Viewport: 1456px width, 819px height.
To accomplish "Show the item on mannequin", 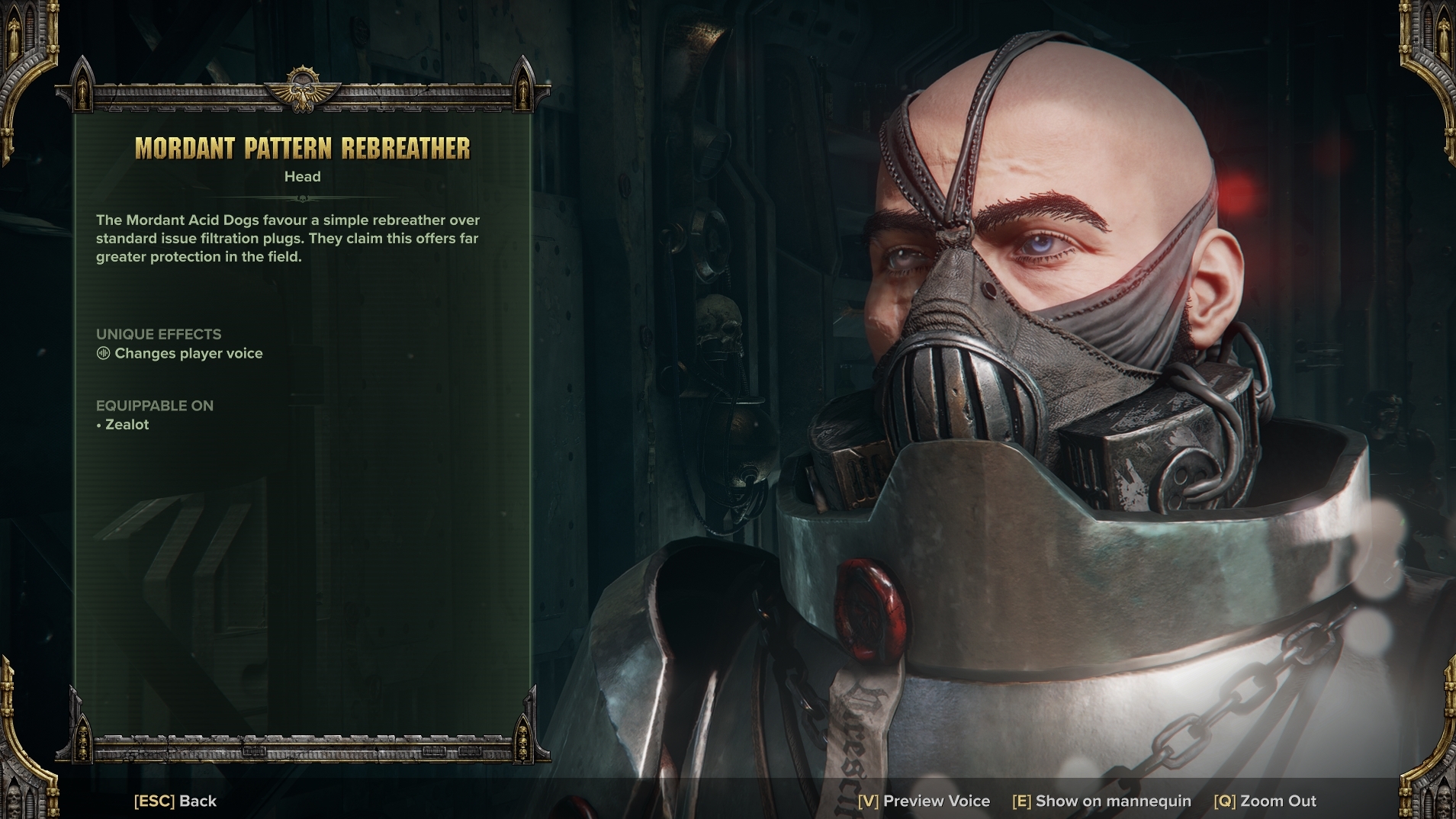I will 1101,801.
